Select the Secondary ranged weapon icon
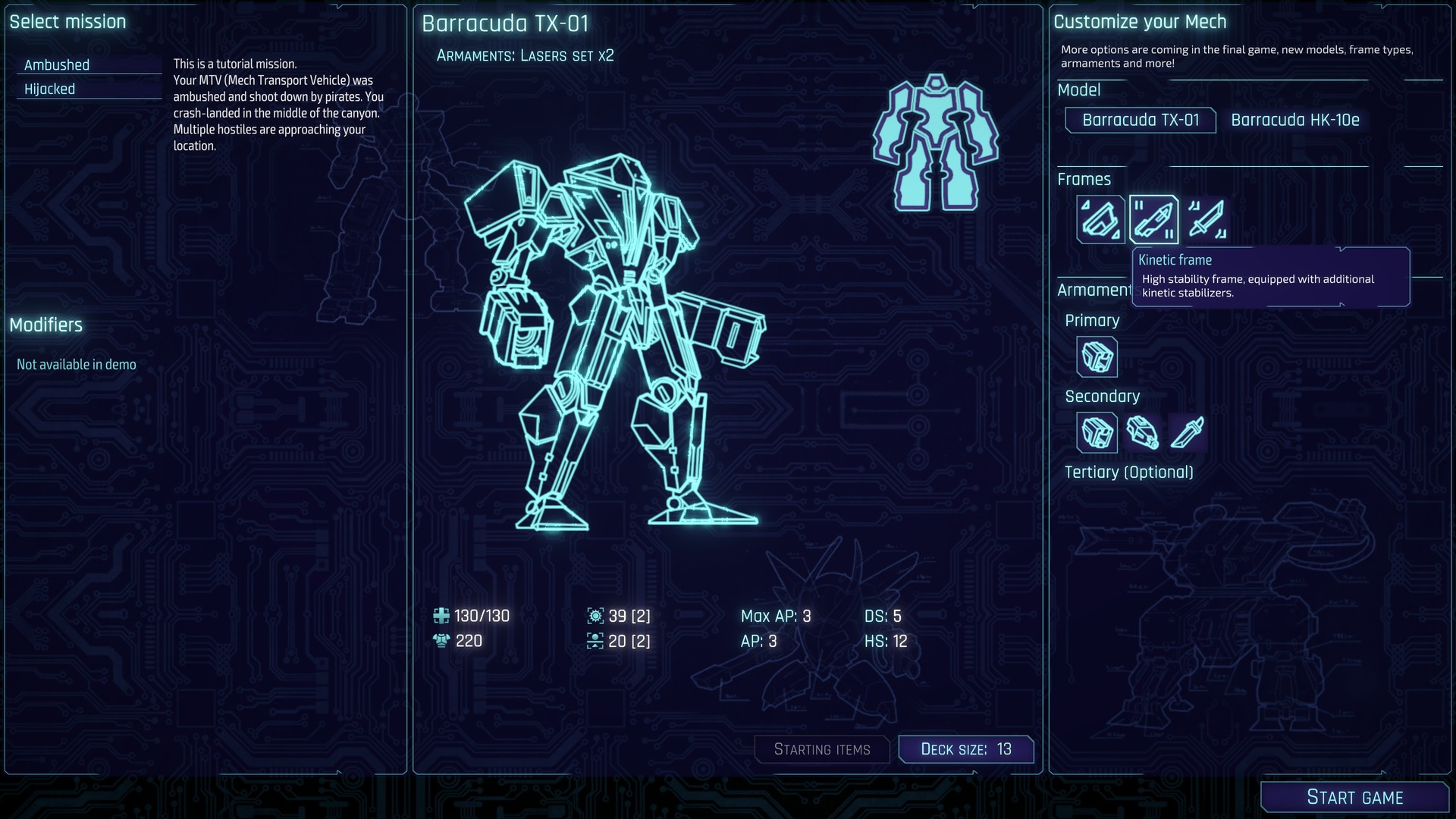The height and width of the screenshot is (819, 1456). pyautogui.click(x=1144, y=433)
